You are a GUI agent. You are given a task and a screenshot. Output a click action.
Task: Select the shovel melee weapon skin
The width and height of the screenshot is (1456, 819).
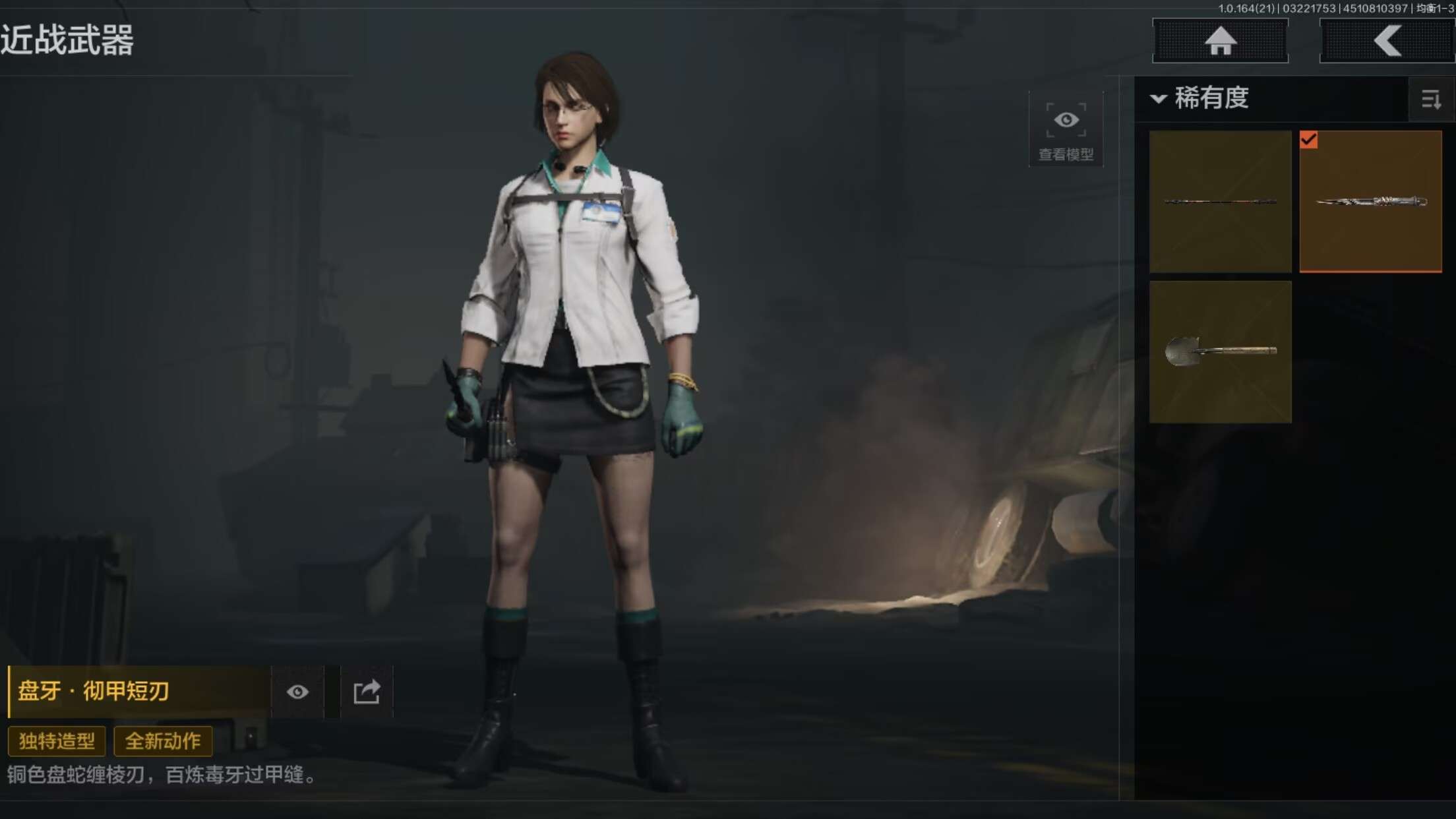(x=1220, y=351)
